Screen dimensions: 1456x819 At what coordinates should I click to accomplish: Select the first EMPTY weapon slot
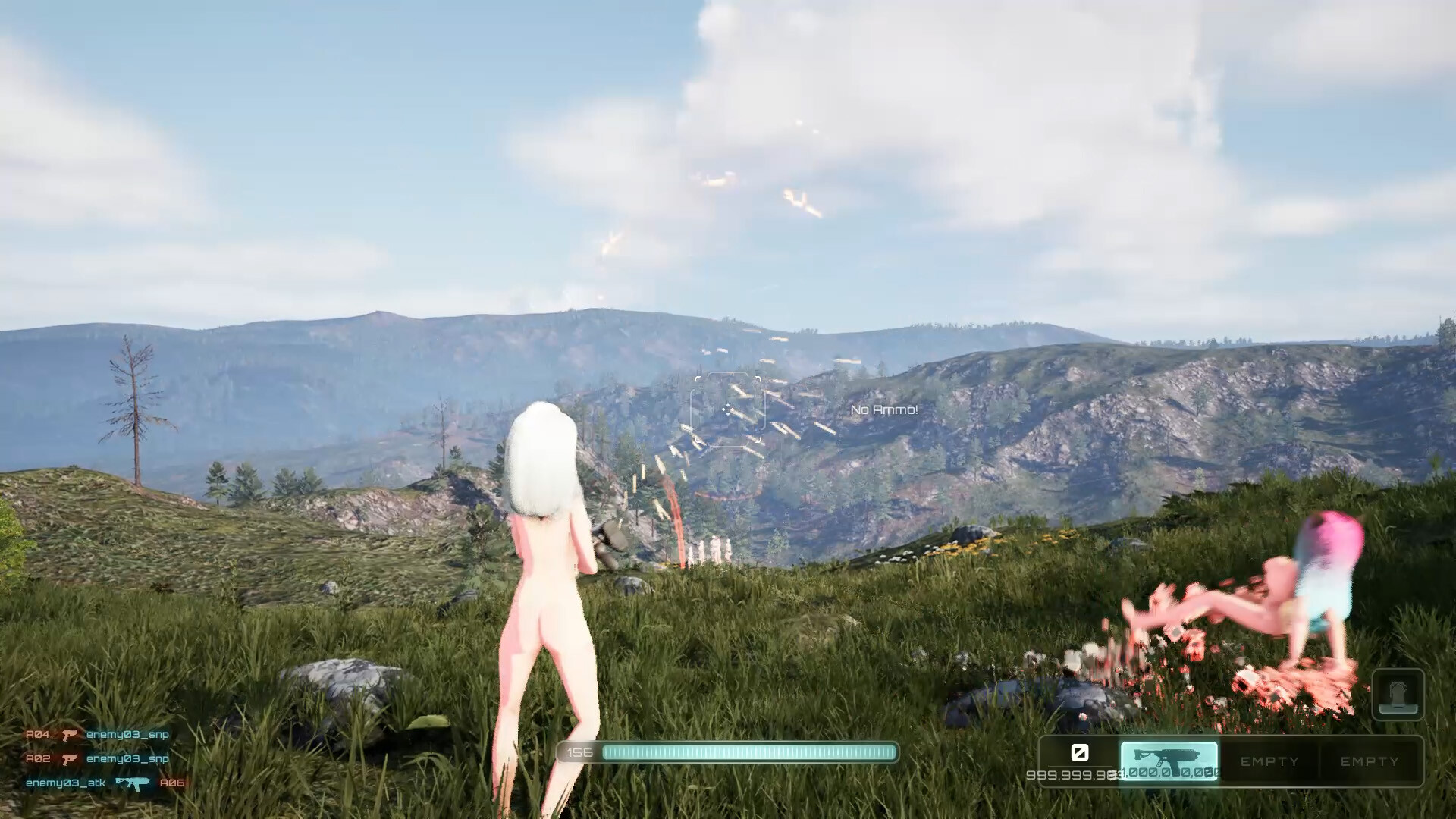[x=1269, y=761]
